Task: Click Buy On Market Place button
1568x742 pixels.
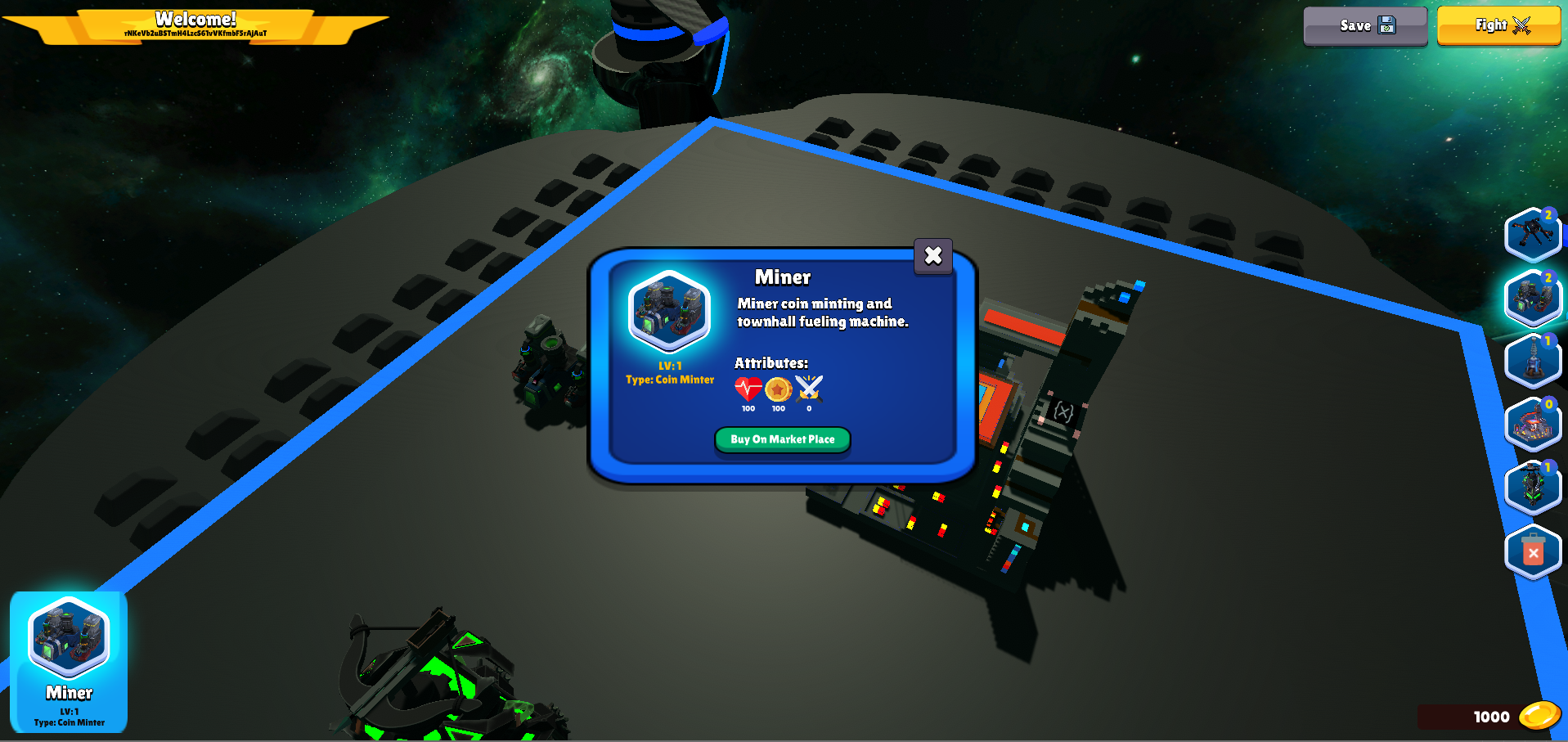Action: [782, 439]
